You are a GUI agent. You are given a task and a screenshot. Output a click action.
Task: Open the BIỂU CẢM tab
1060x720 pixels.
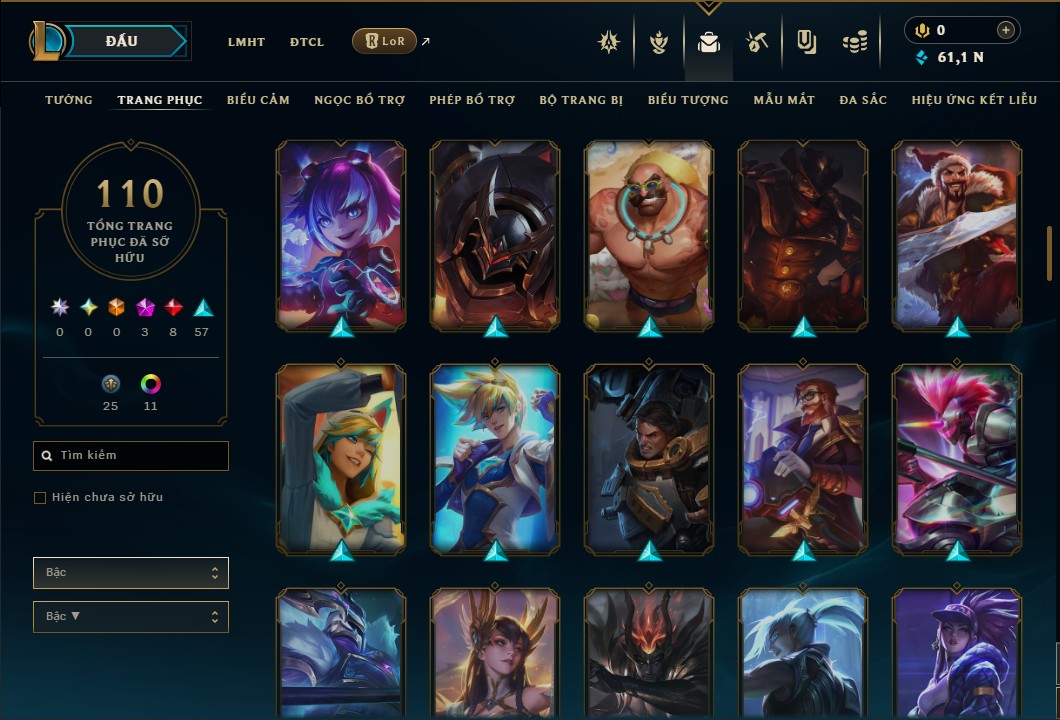(258, 100)
